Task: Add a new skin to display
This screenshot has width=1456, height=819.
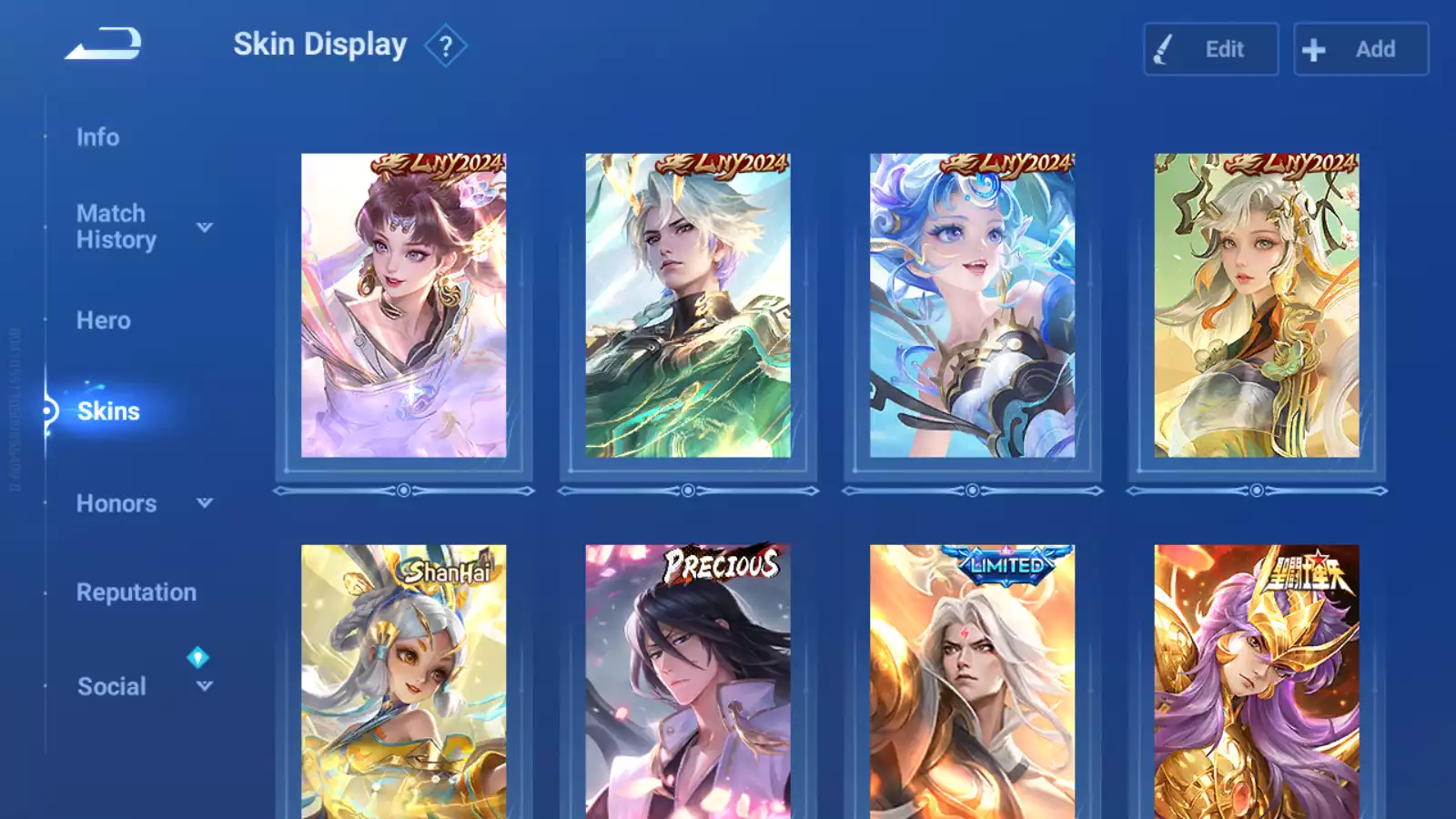Action: click(x=1360, y=49)
